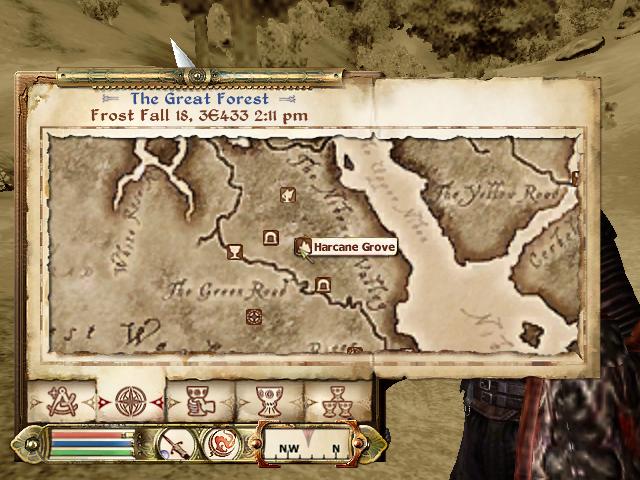Image resolution: width=640 pixels, height=480 pixels.
Task: Select the map marker above Harcane Grove
Action: point(287,195)
